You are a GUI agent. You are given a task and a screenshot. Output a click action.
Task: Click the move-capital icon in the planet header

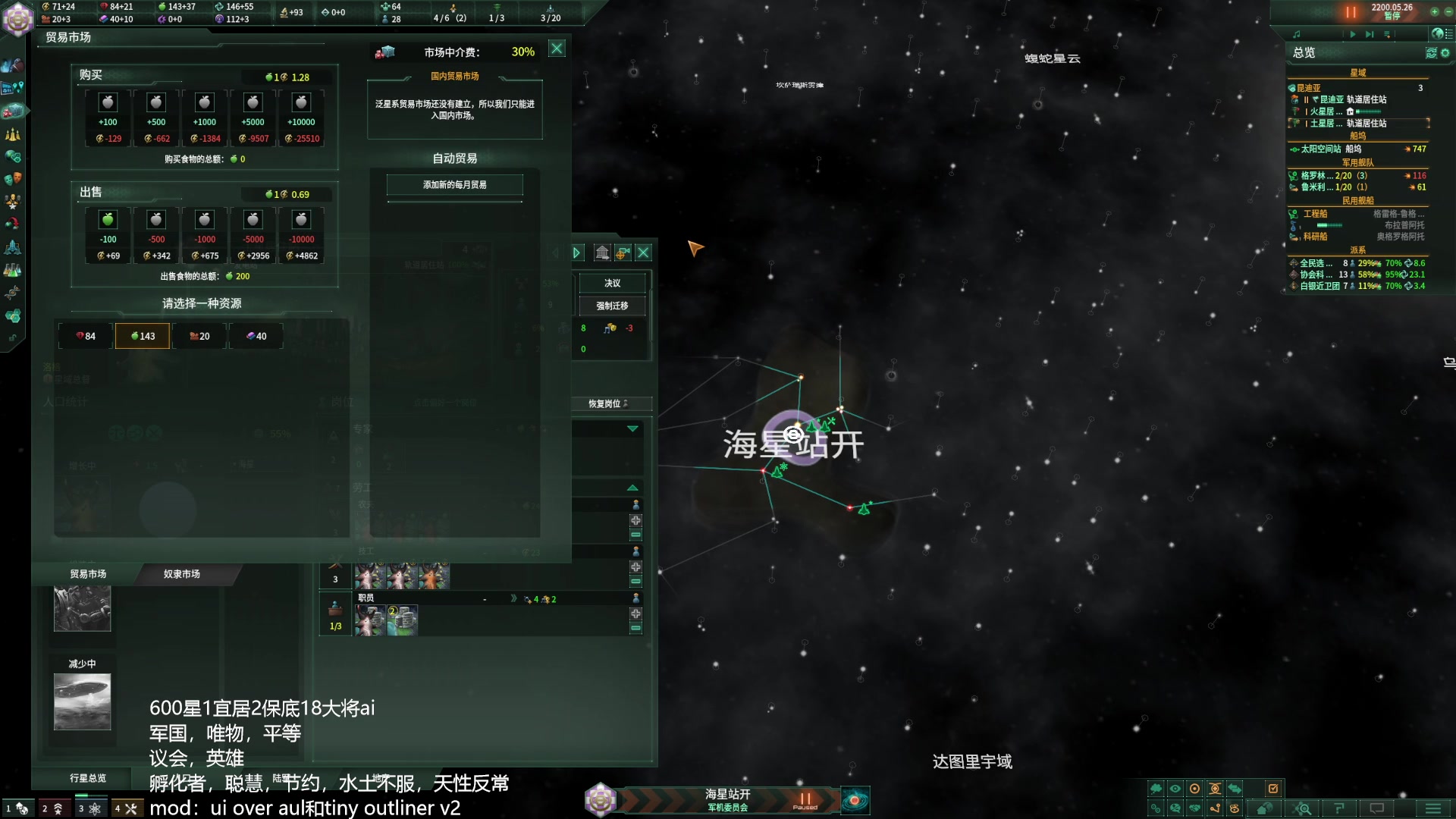coord(603,253)
